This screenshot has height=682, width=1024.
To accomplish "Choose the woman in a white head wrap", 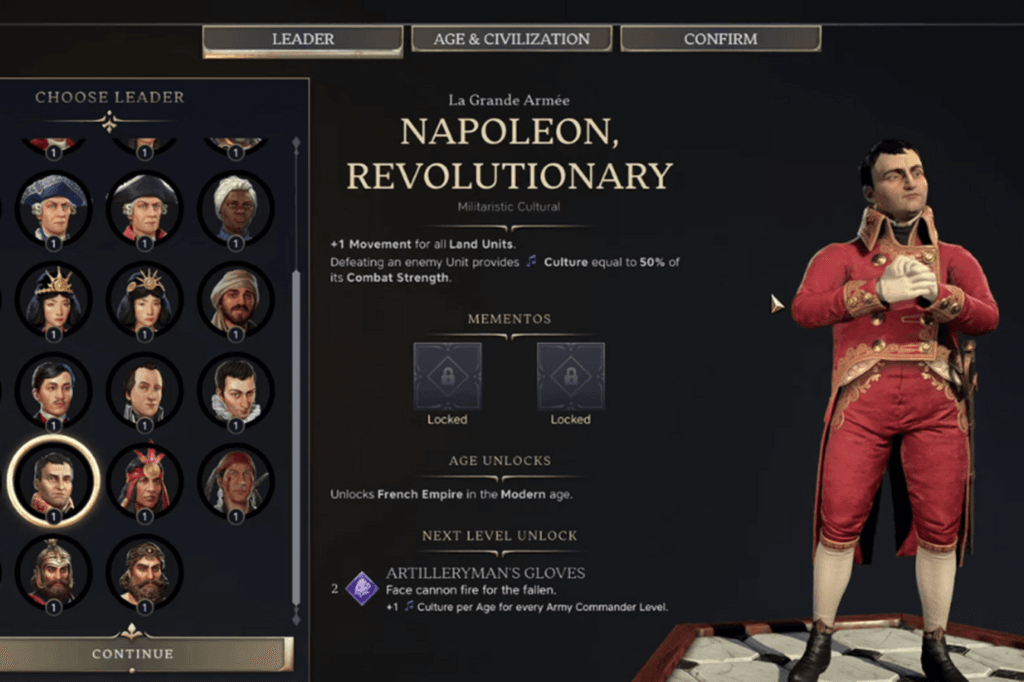I will (235, 208).
